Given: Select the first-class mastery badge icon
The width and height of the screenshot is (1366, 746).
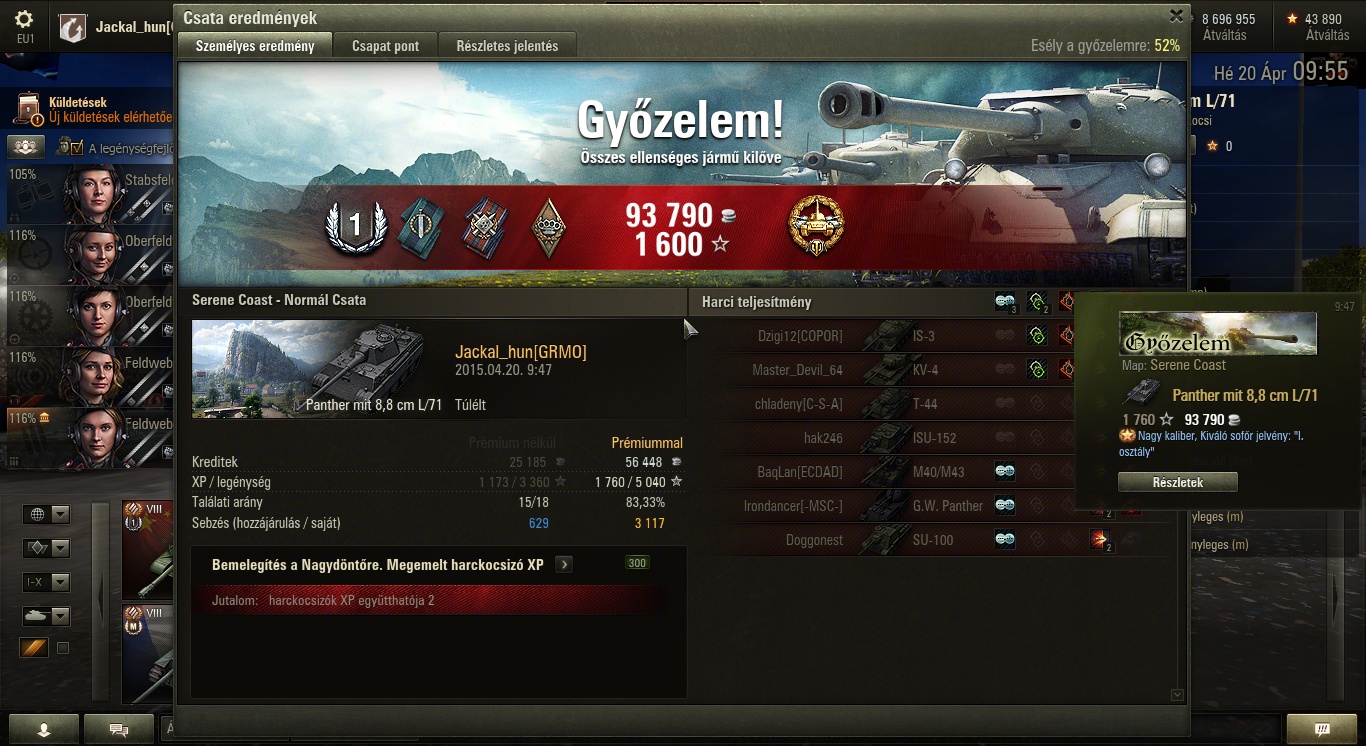Looking at the screenshot, I should coord(355,226).
